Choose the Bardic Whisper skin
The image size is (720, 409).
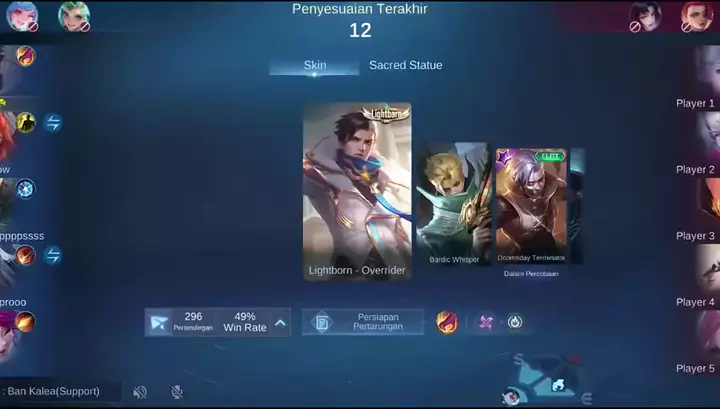pos(454,204)
